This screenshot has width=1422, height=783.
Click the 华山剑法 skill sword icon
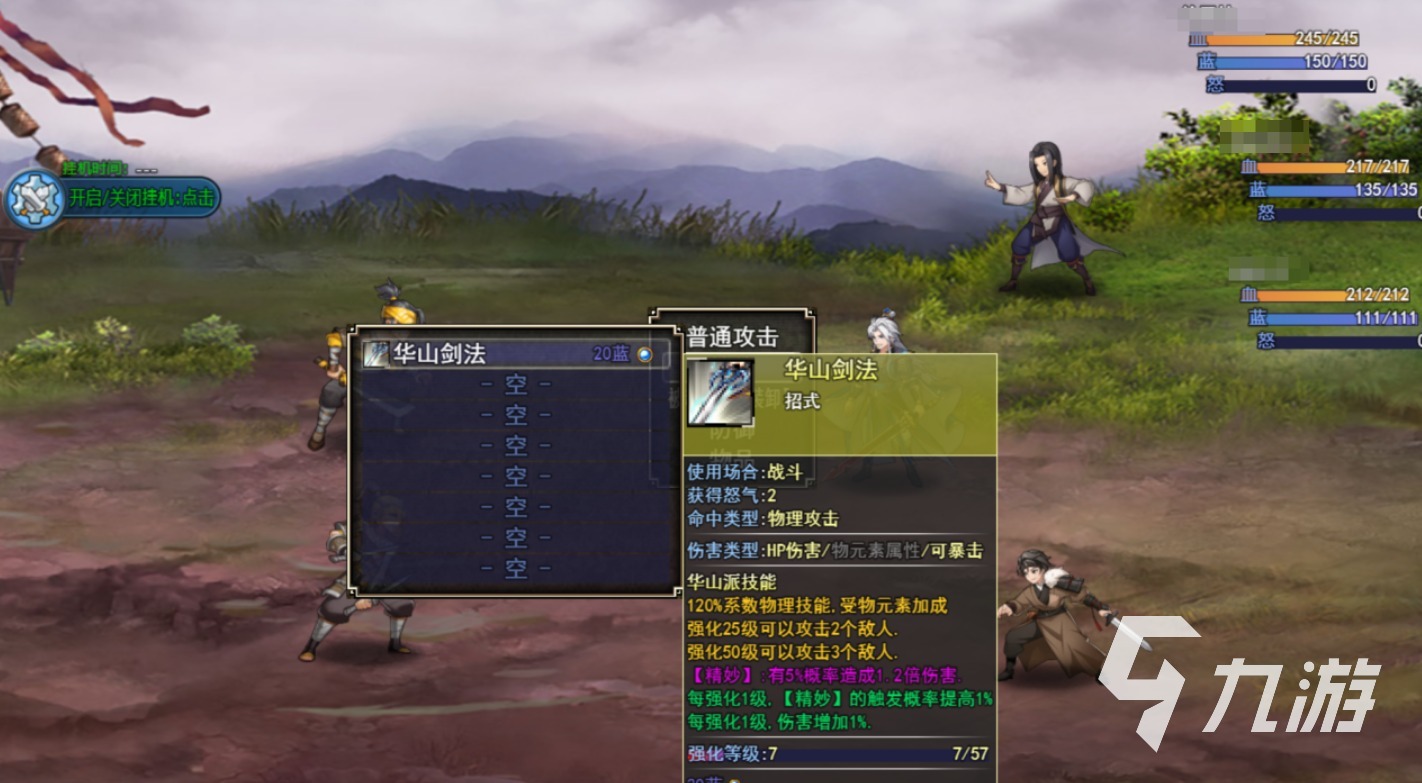[376, 353]
